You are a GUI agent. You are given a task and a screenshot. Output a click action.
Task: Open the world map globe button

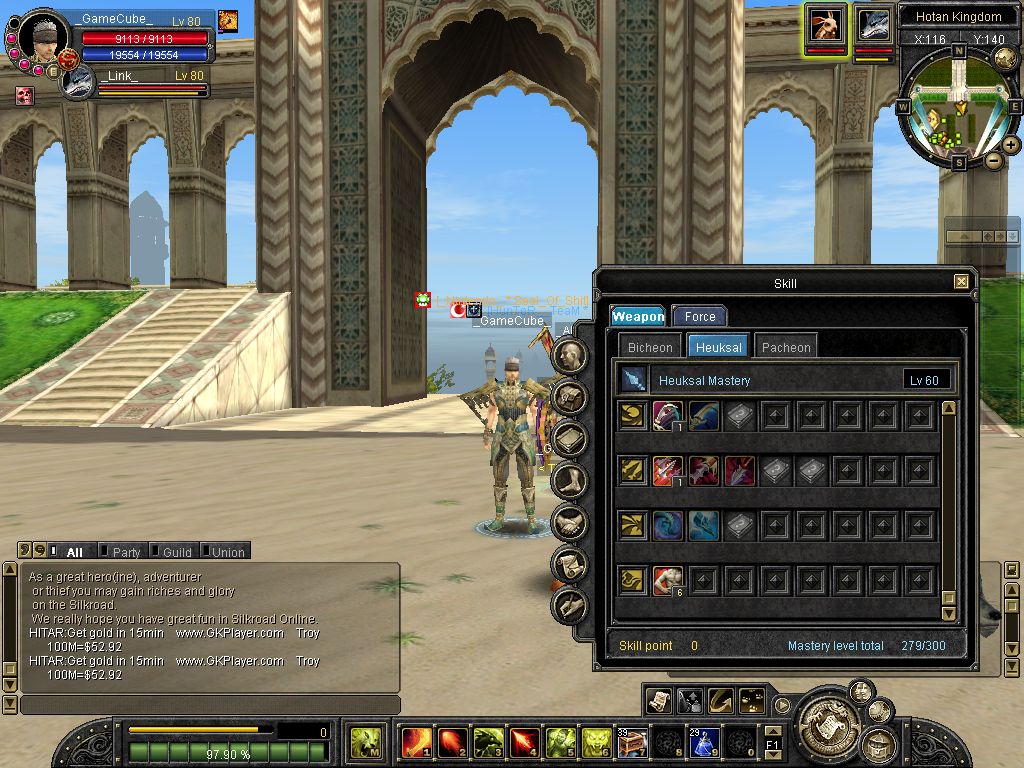click(x=1005, y=59)
